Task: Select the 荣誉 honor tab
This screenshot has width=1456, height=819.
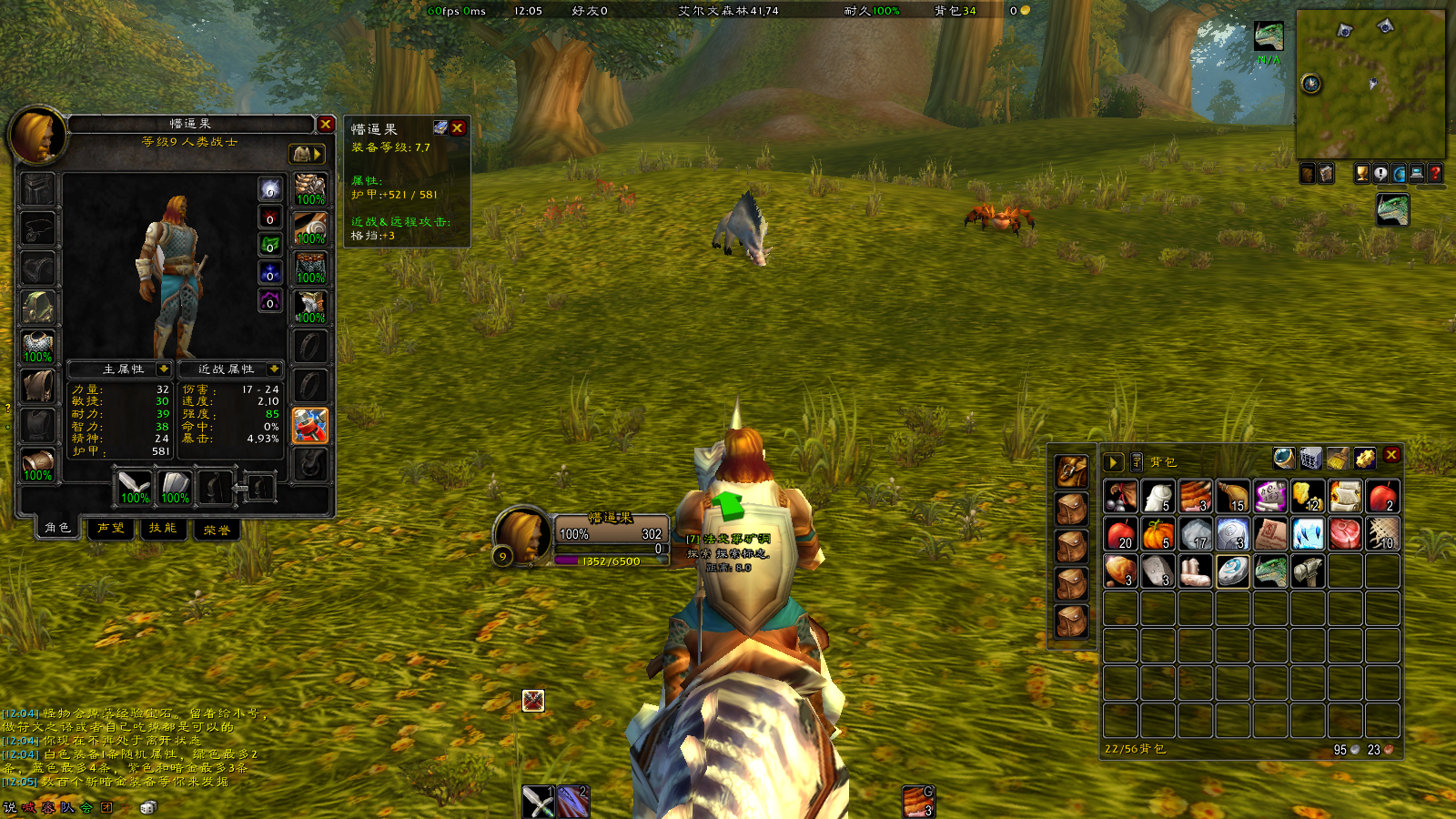Action: pyautogui.click(x=217, y=530)
